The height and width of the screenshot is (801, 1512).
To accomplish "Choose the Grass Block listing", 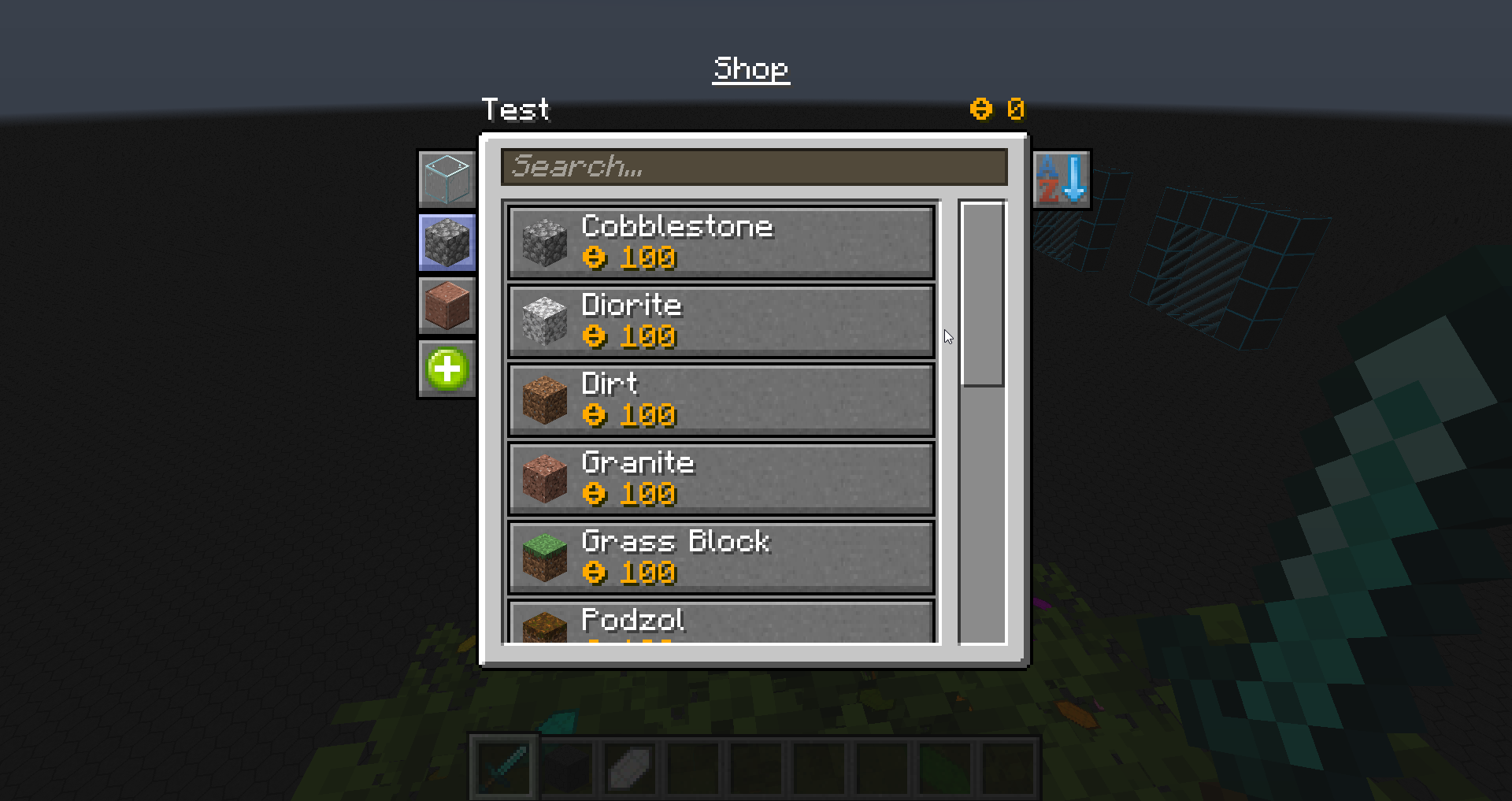I will [x=721, y=558].
